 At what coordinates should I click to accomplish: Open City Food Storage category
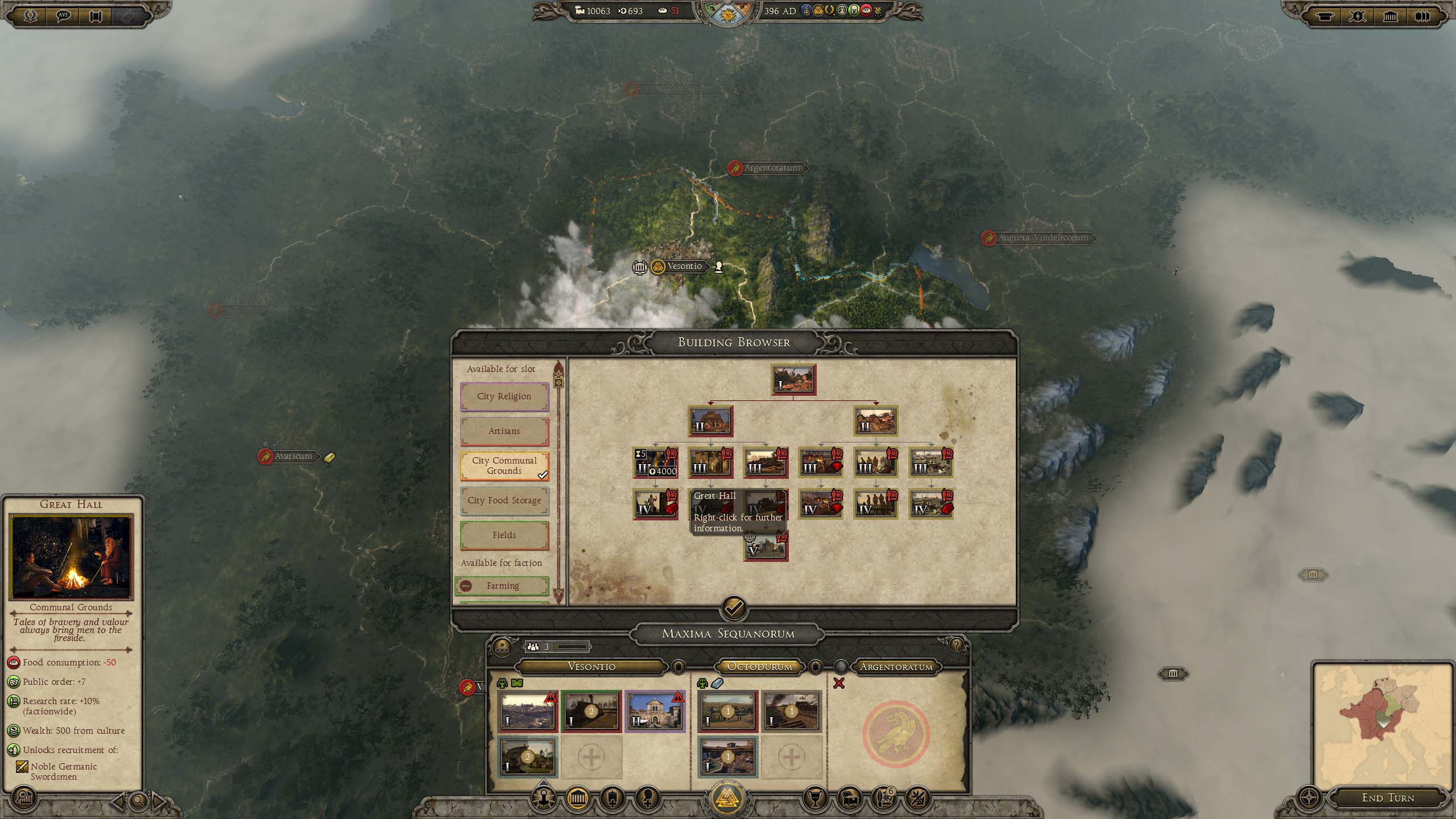coord(504,500)
